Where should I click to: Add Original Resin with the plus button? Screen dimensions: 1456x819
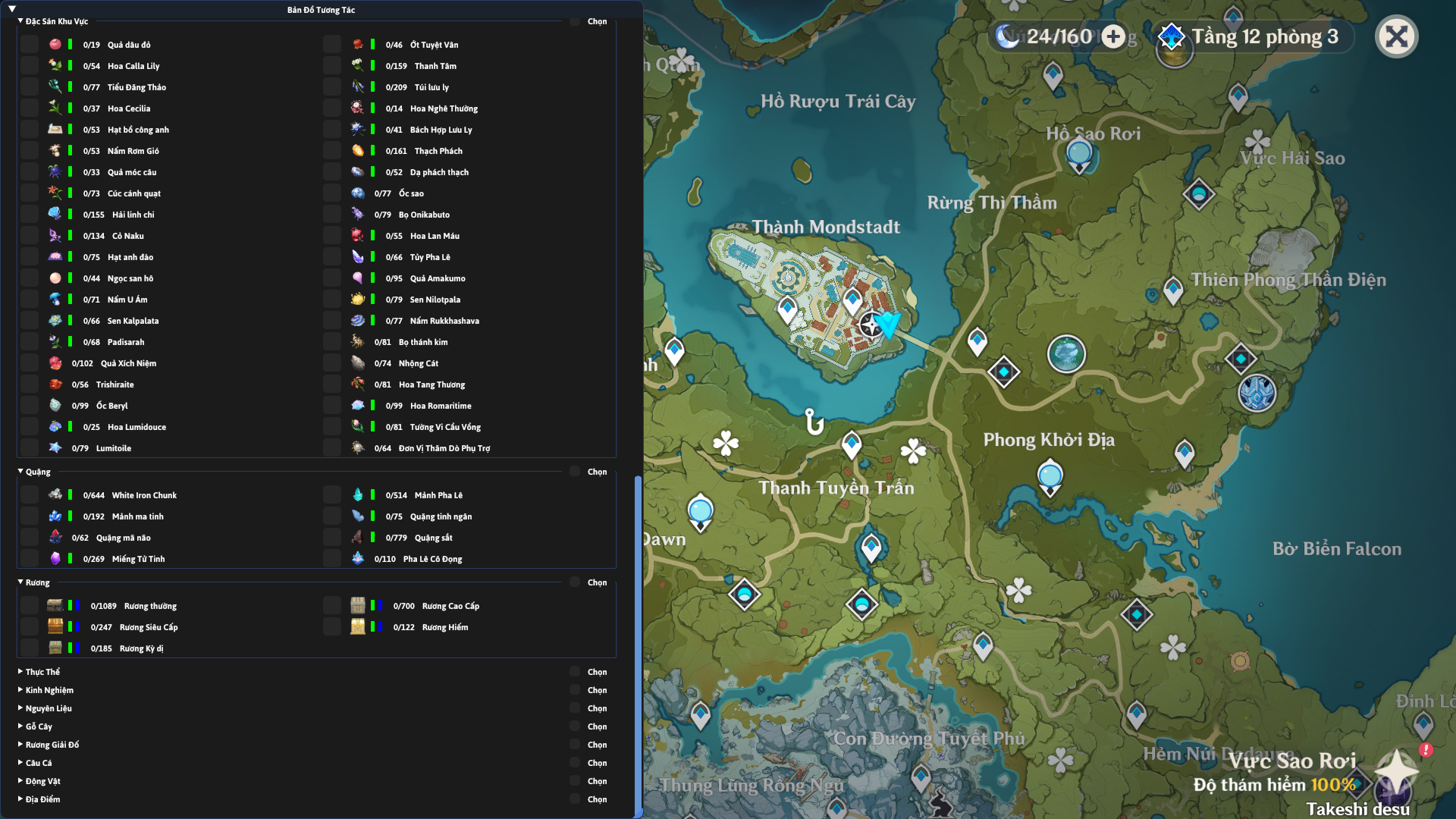click(x=1113, y=36)
